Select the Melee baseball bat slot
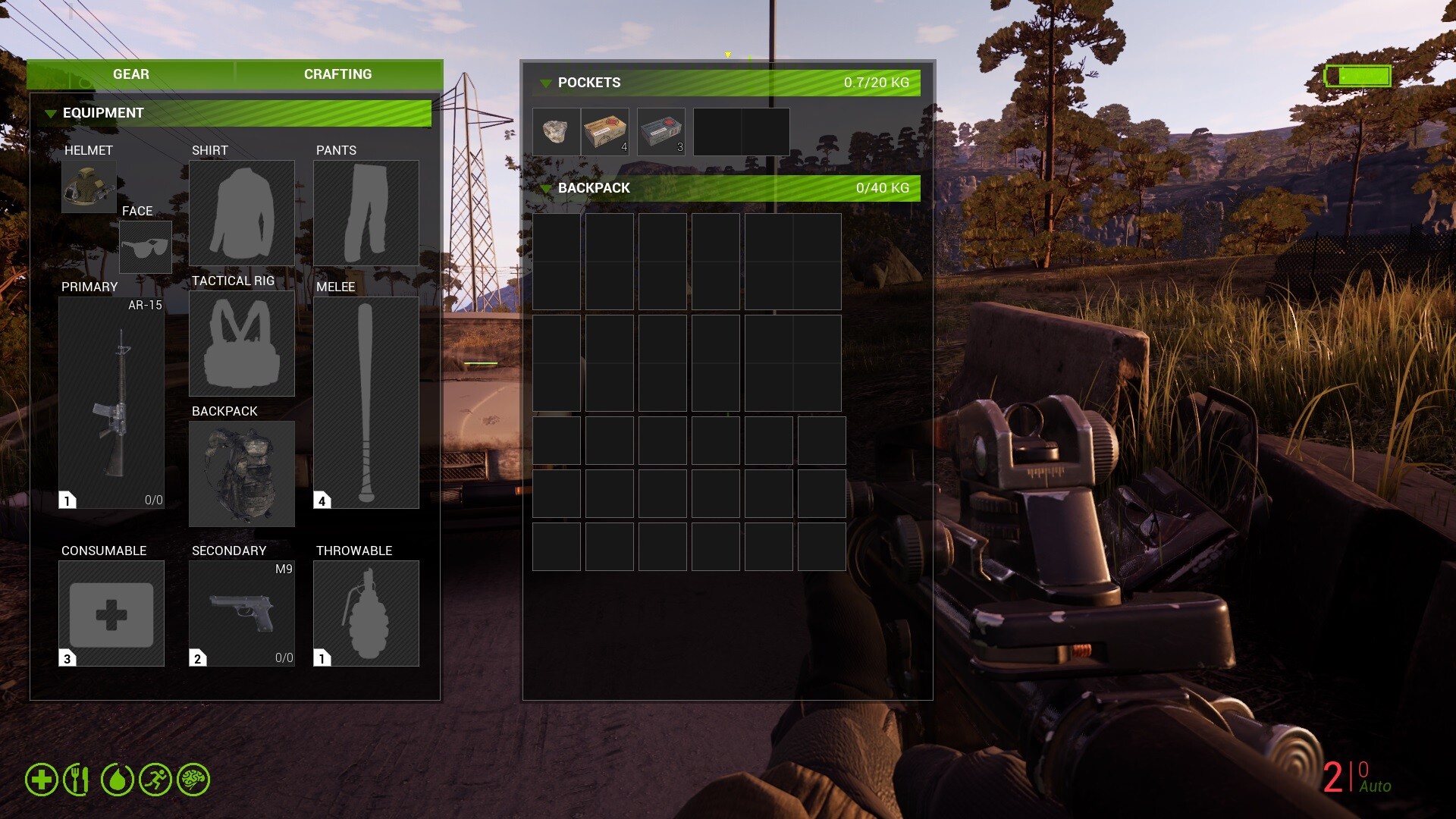 pyautogui.click(x=366, y=402)
